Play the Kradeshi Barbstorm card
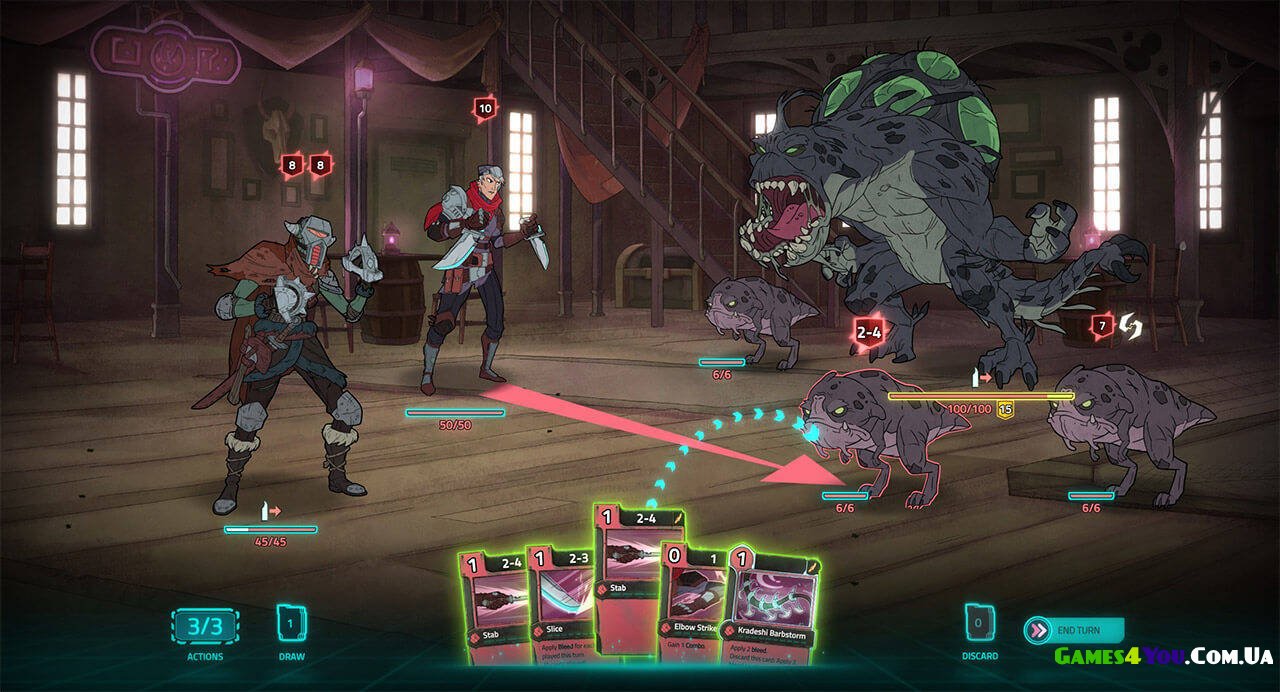The width and height of the screenshot is (1280, 692). point(771,608)
